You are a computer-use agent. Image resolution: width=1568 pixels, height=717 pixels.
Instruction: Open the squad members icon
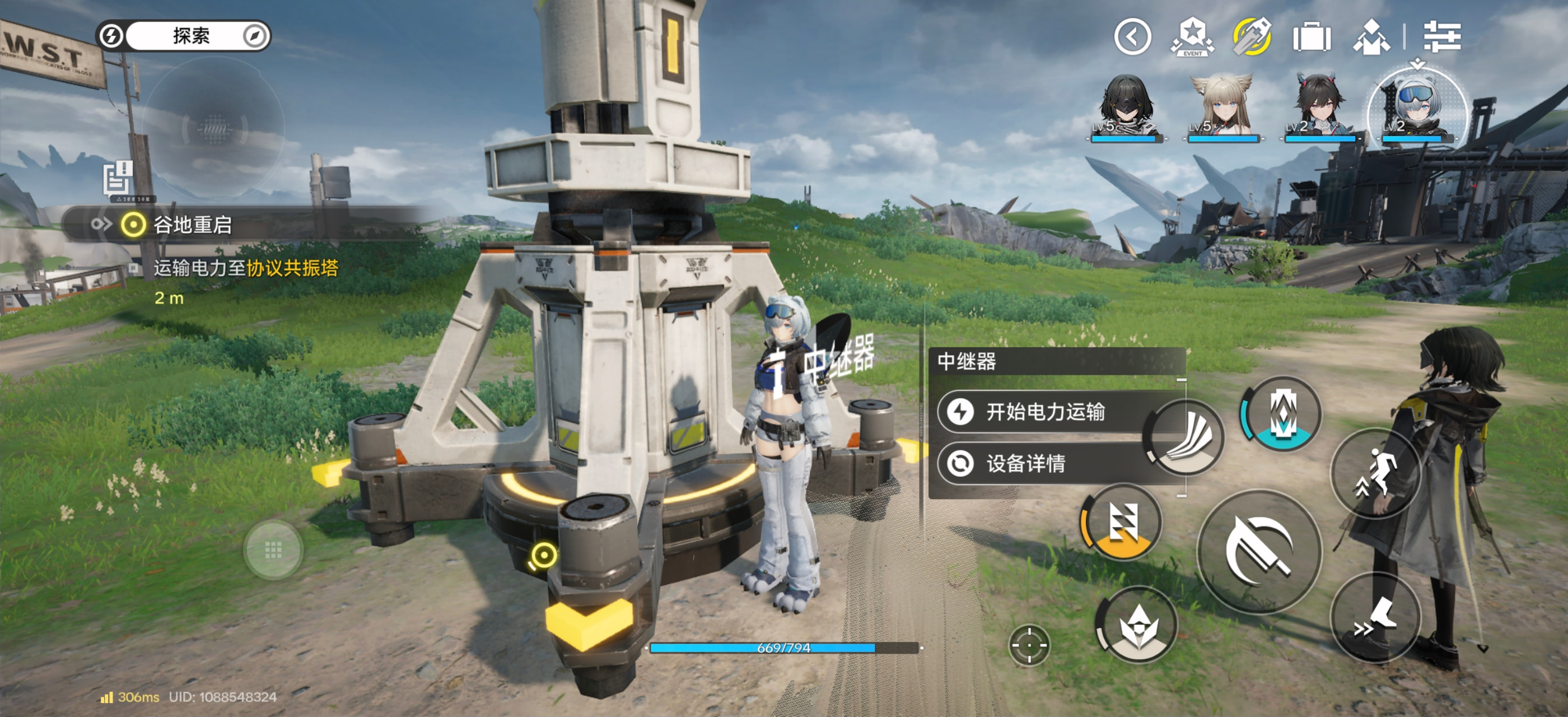1370,38
